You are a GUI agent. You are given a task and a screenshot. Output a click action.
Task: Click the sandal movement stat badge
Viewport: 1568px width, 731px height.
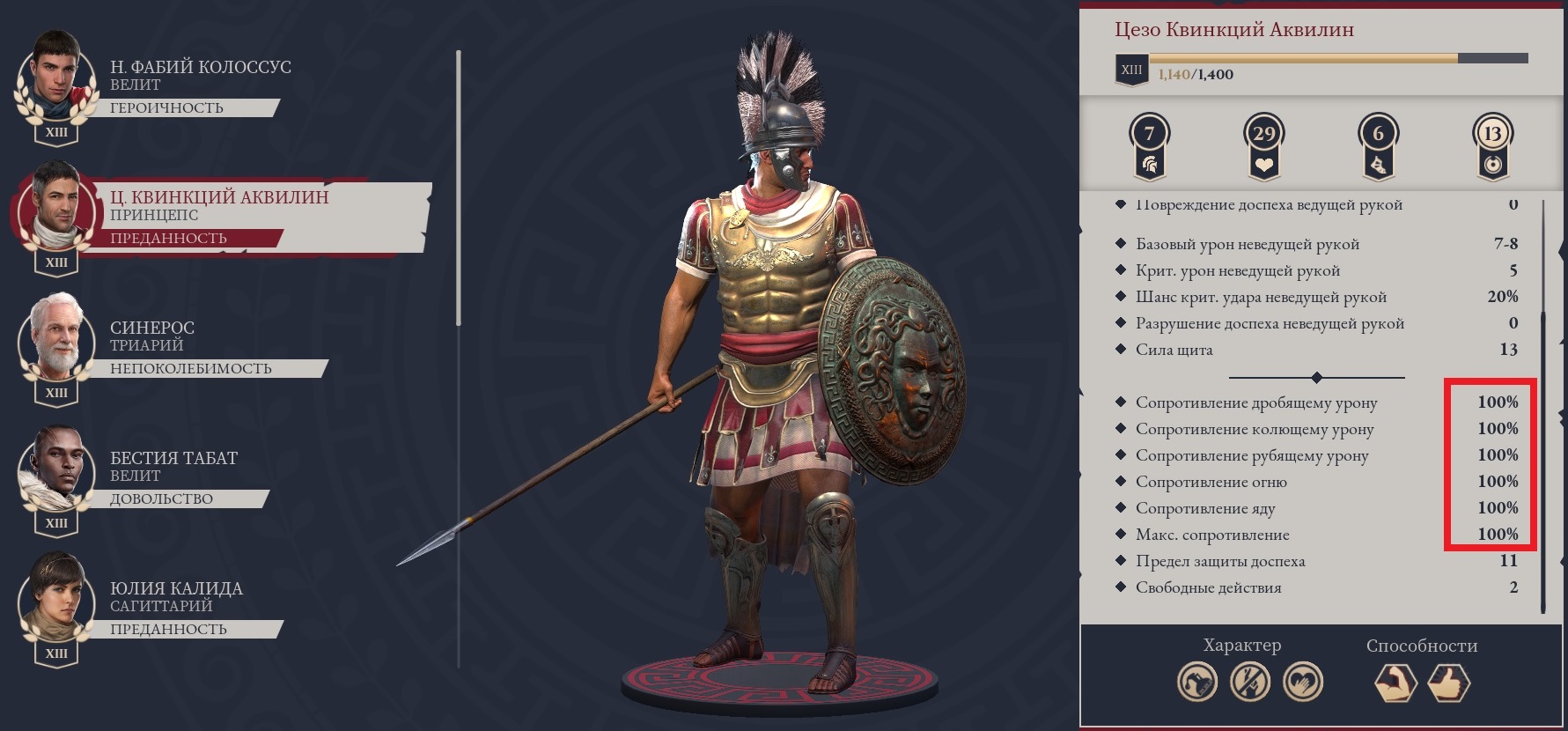point(1378,147)
